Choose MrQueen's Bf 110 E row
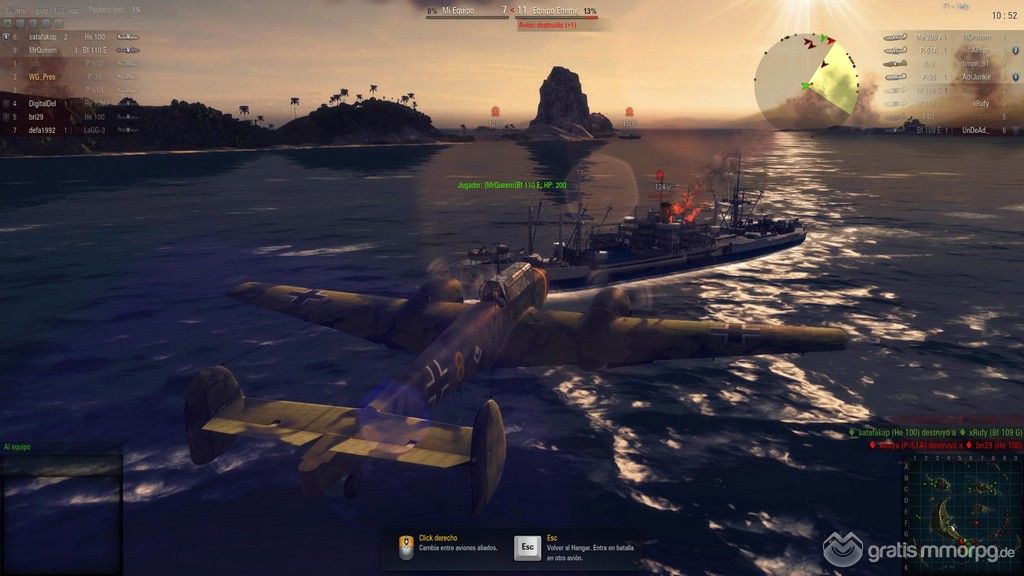1024x576 pixels. [x=44, y=49]
